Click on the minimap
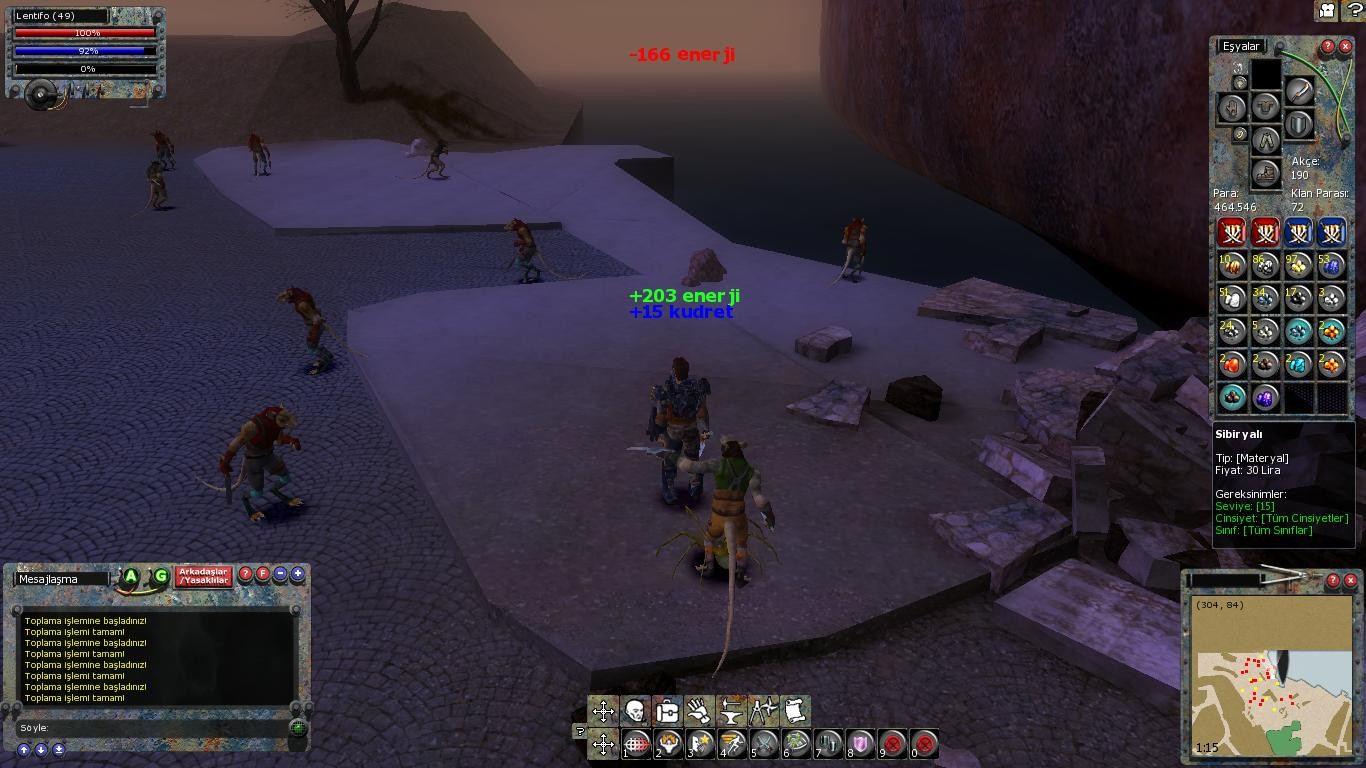Image resolution: width=1366 pixels, height=768 pixels. [x=1267, y=680]
